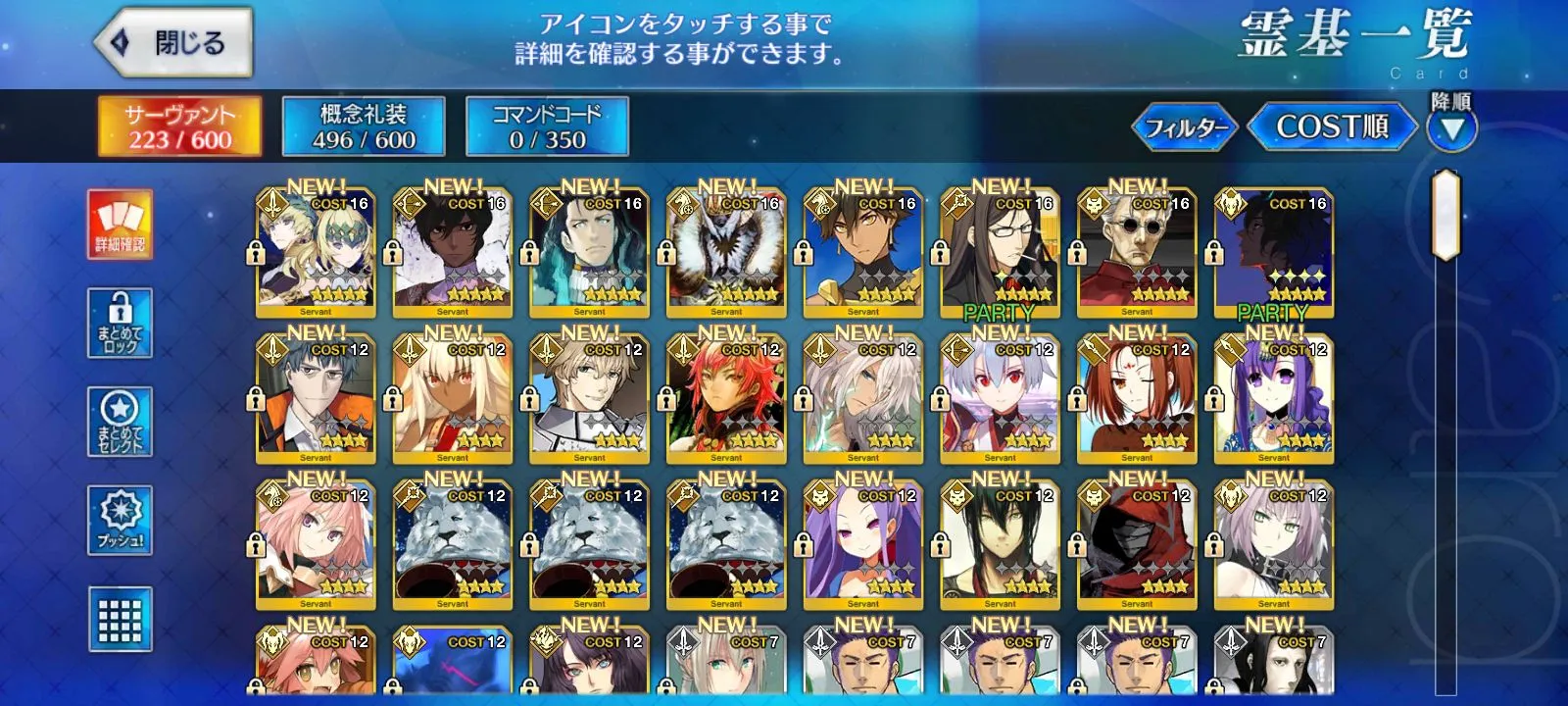Close the spirit origin list with 閉じる
The height and width of the screenshot is (706, 1568).
pos(173,43)
